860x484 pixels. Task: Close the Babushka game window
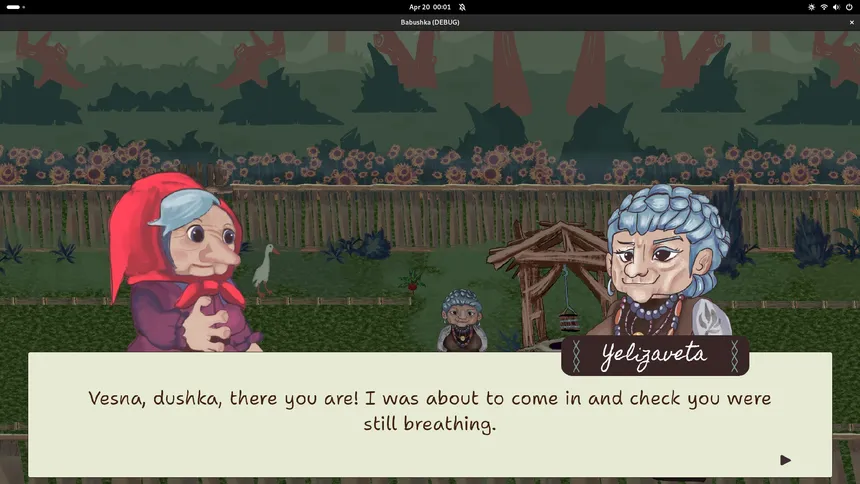click(x=851, y=22)
